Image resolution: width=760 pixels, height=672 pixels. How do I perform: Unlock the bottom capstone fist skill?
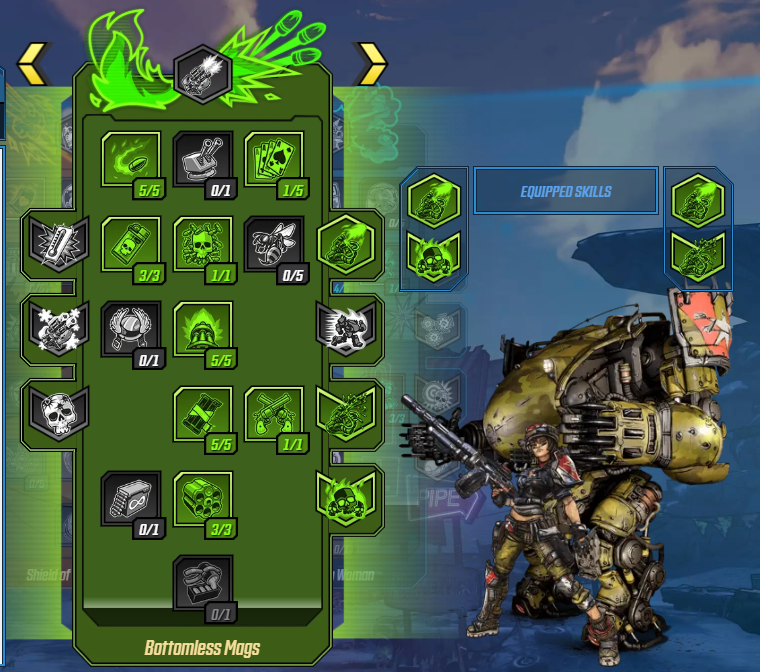point(203,583)
